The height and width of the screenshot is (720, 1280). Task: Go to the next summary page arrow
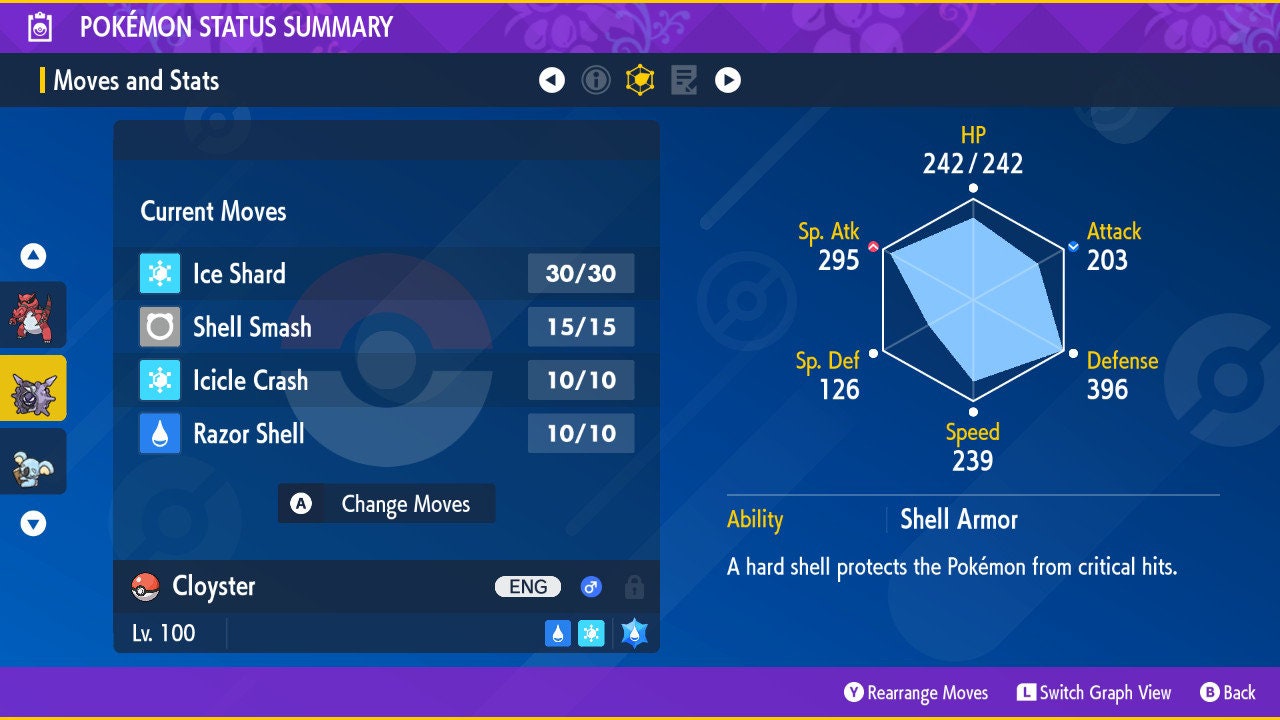coord(728,80)
